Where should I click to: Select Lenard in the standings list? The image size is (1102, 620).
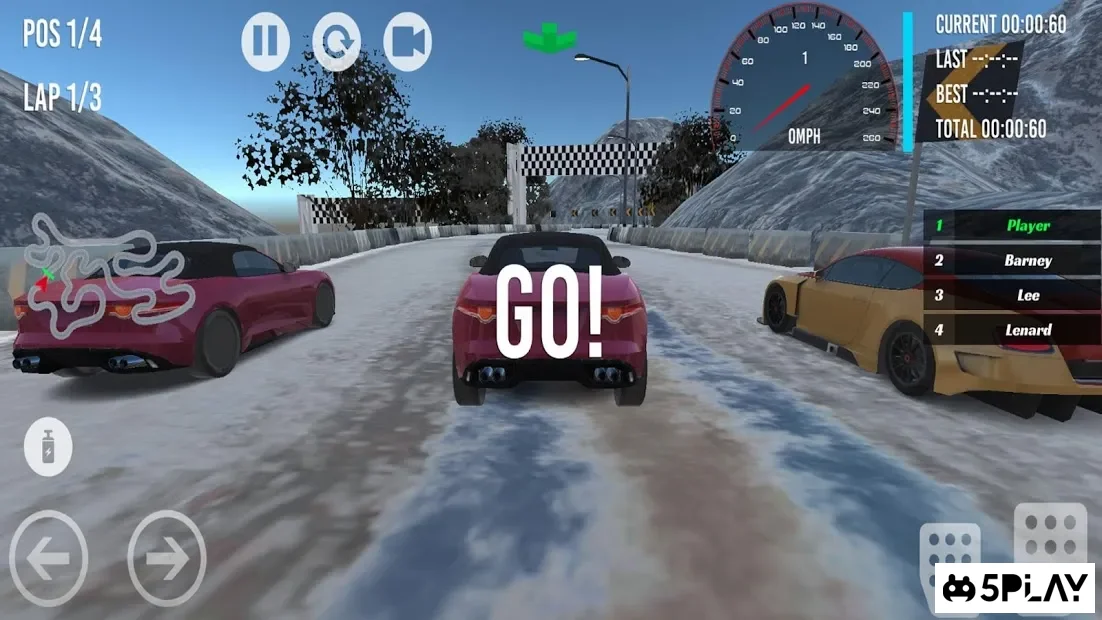[1010, 330]
